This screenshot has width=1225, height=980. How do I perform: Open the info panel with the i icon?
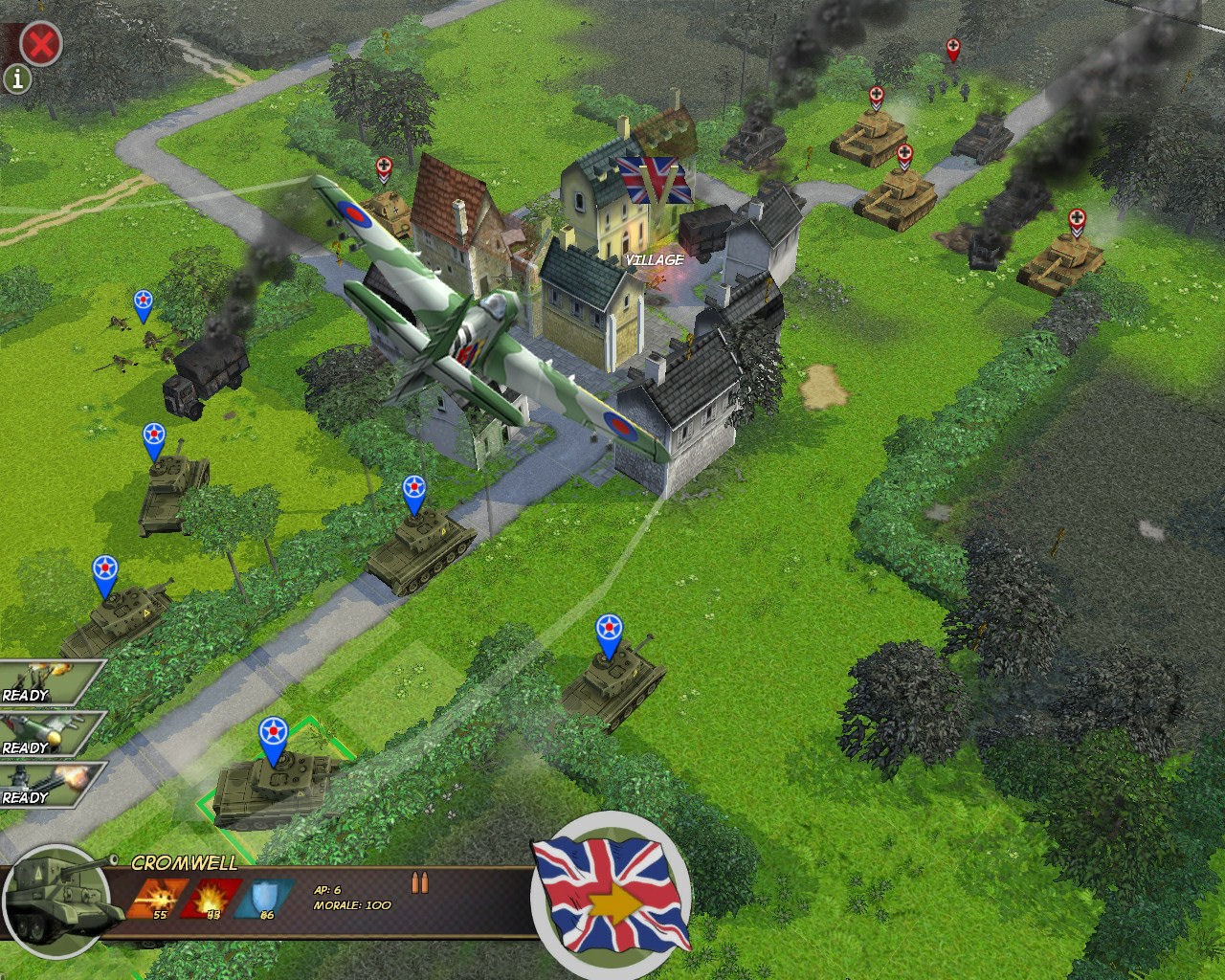tap(16, 78)
